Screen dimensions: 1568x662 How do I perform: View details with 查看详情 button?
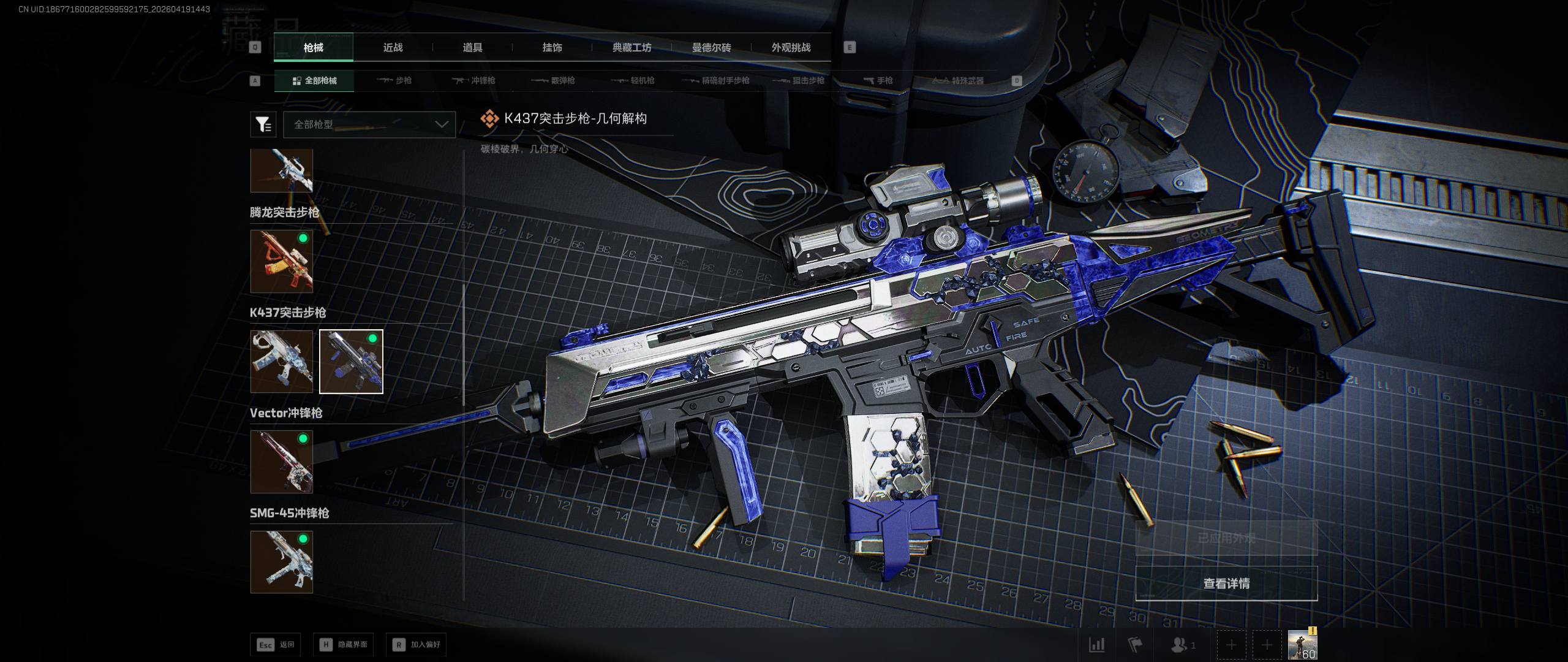click(1226, 584)
